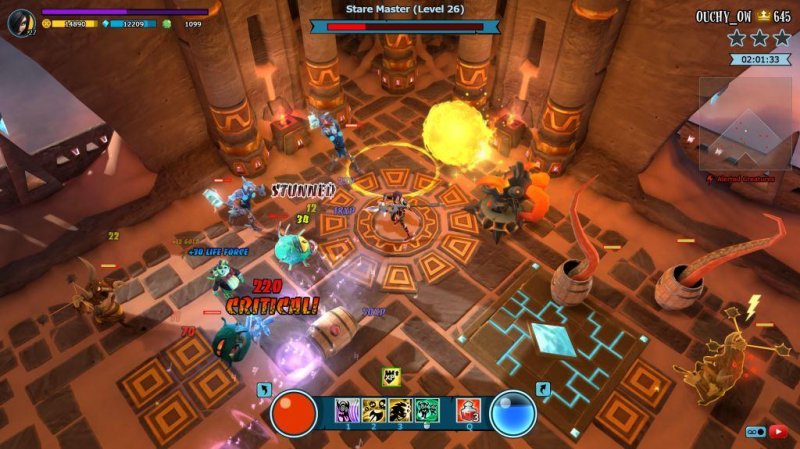This screenshot has height=449, width=800.
Task: Click the blue recording icon near YouTube logo
Action: (x=755, y=431)
